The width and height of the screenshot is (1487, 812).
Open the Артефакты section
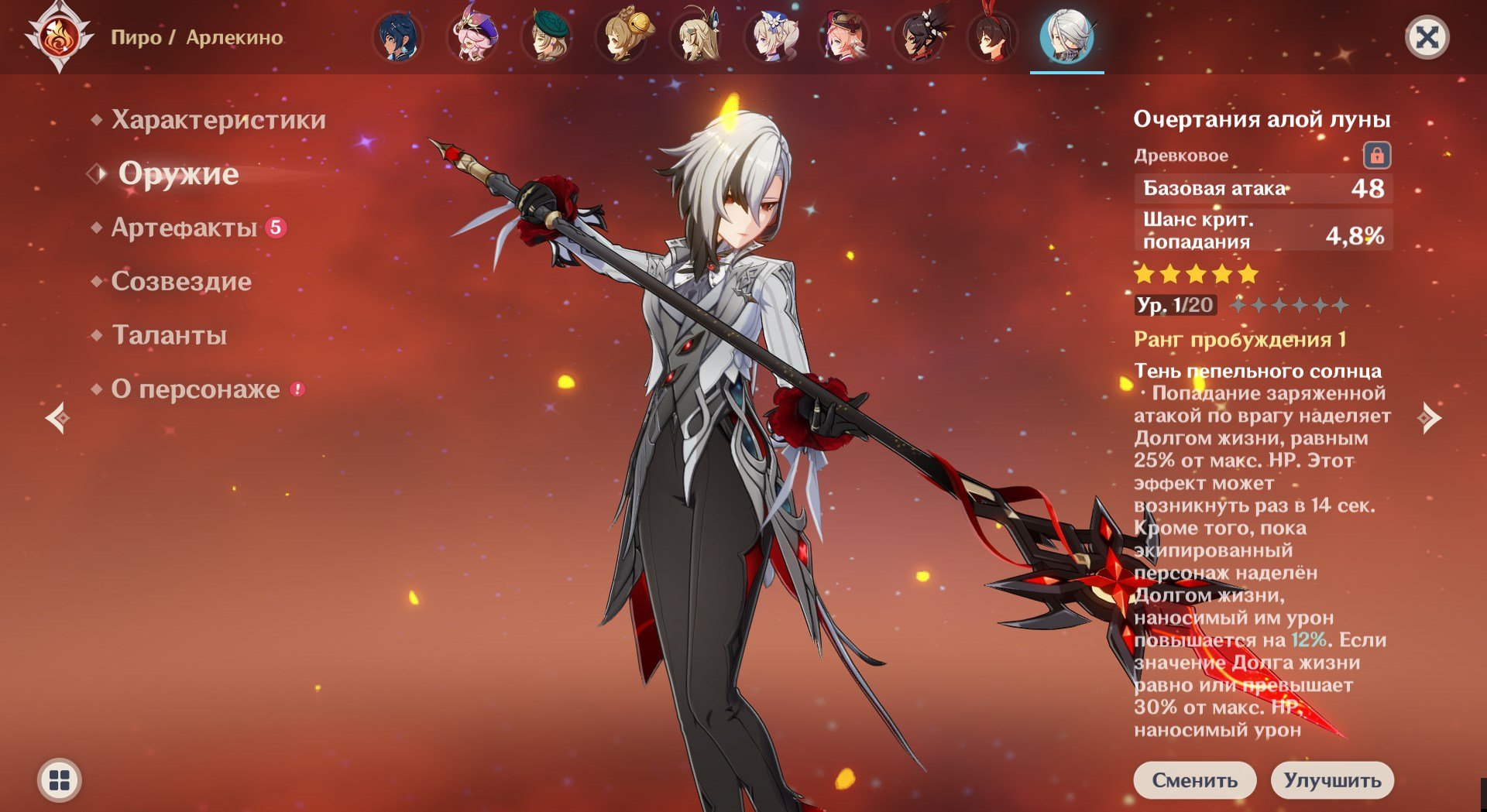(184, 228)
